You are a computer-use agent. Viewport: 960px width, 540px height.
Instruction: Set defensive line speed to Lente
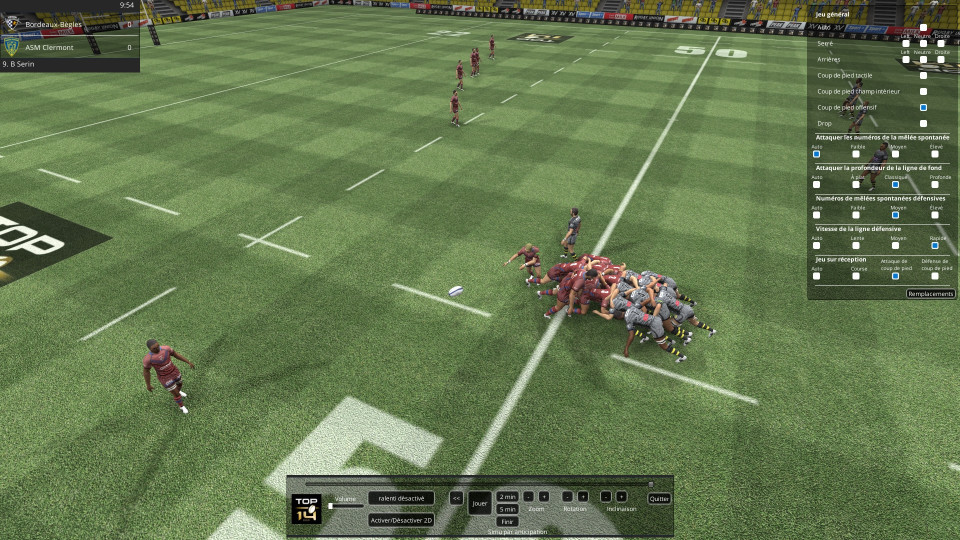856,245
